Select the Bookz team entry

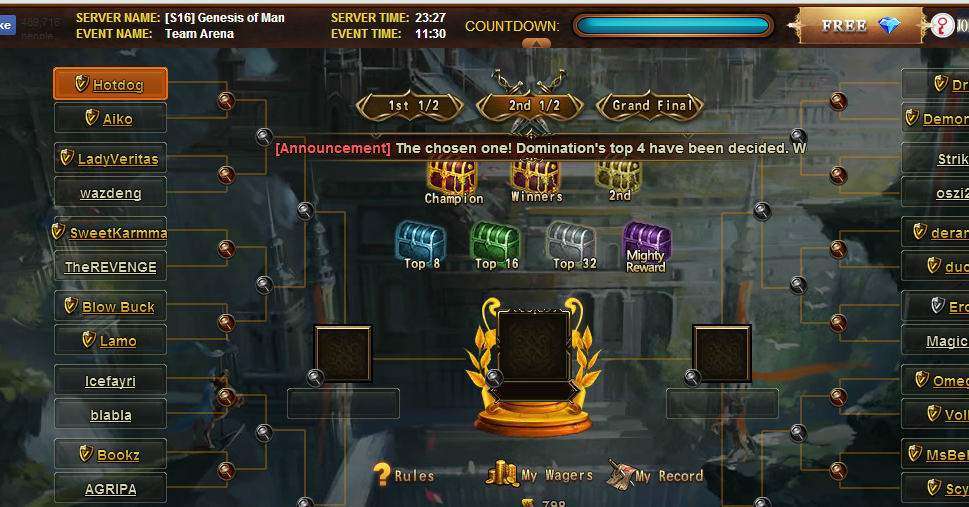click(110, 455)
